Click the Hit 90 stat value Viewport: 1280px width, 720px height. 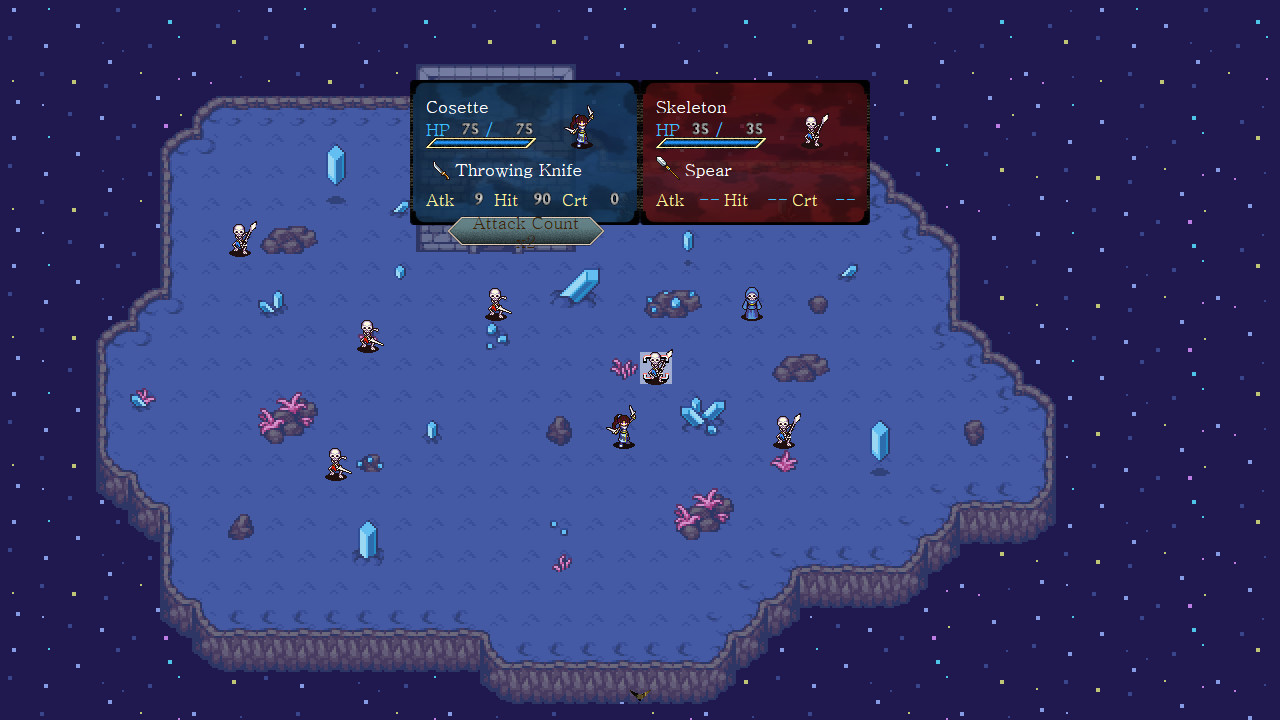(x=542, y=200)
